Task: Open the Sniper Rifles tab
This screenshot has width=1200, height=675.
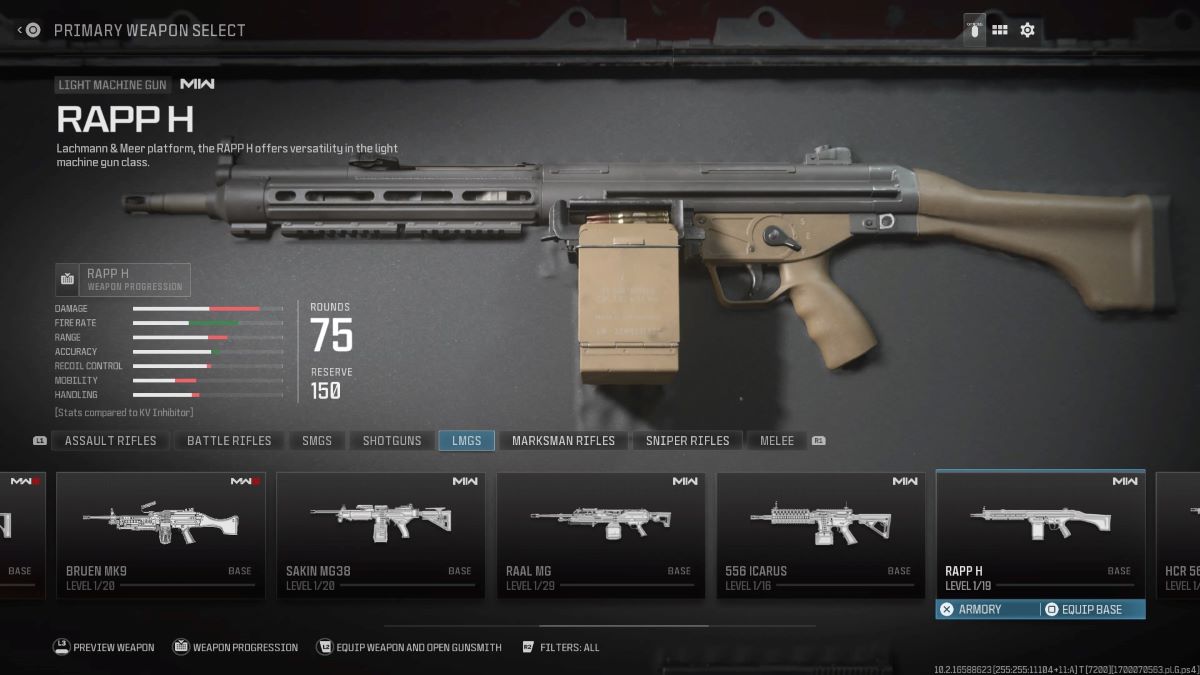Action: (687, 441)
